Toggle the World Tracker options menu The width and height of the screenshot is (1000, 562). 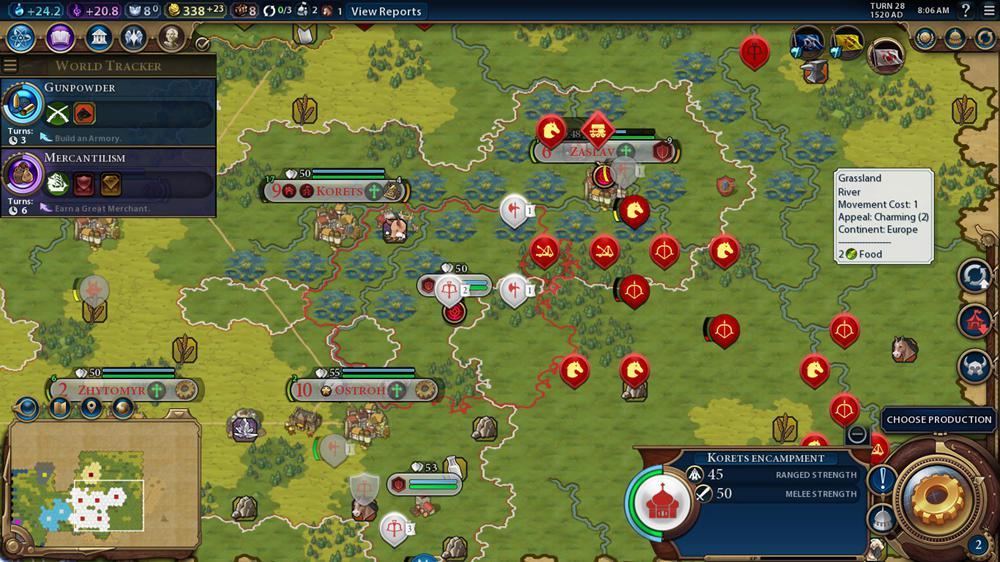pyautogui.click(x=10, y=66)
